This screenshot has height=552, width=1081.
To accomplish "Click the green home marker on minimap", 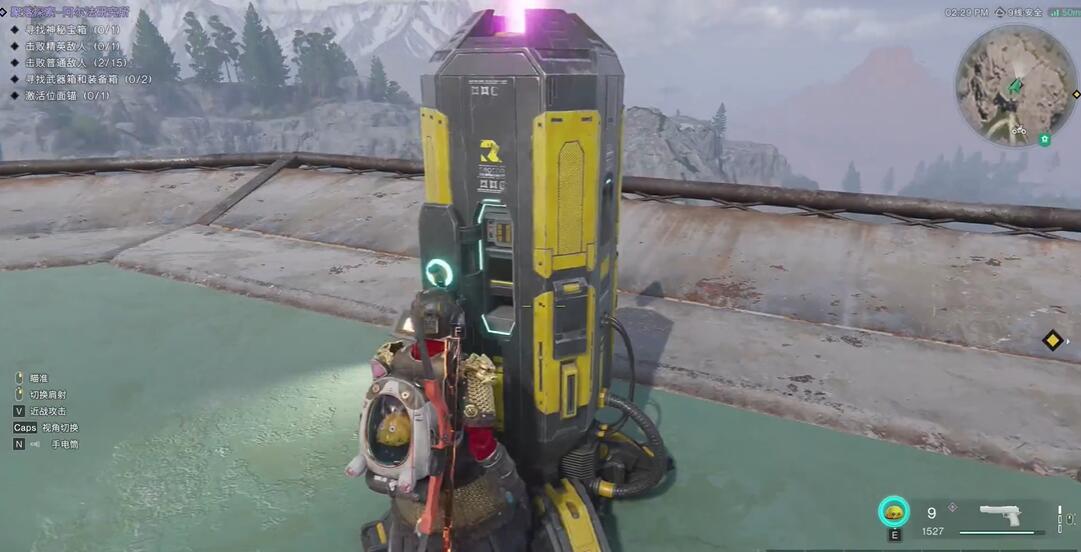I will coord(1044,139).
